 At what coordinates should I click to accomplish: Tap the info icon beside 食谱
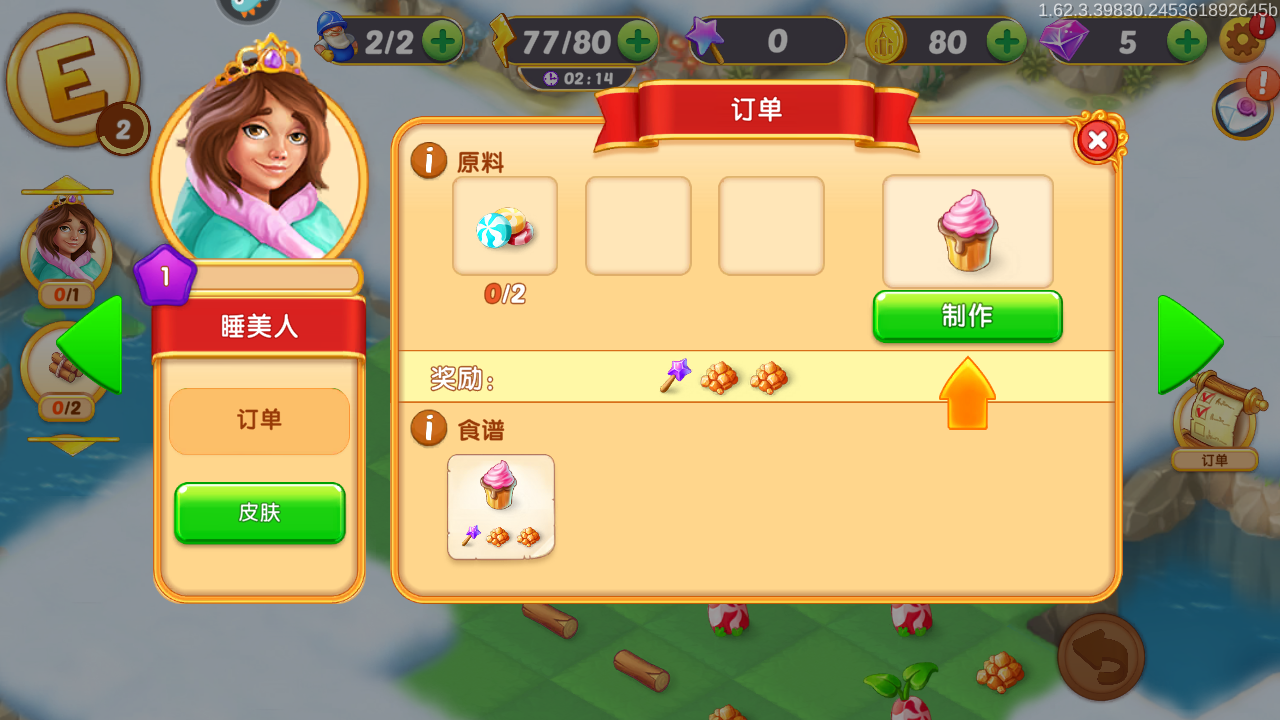click(428, 430)
